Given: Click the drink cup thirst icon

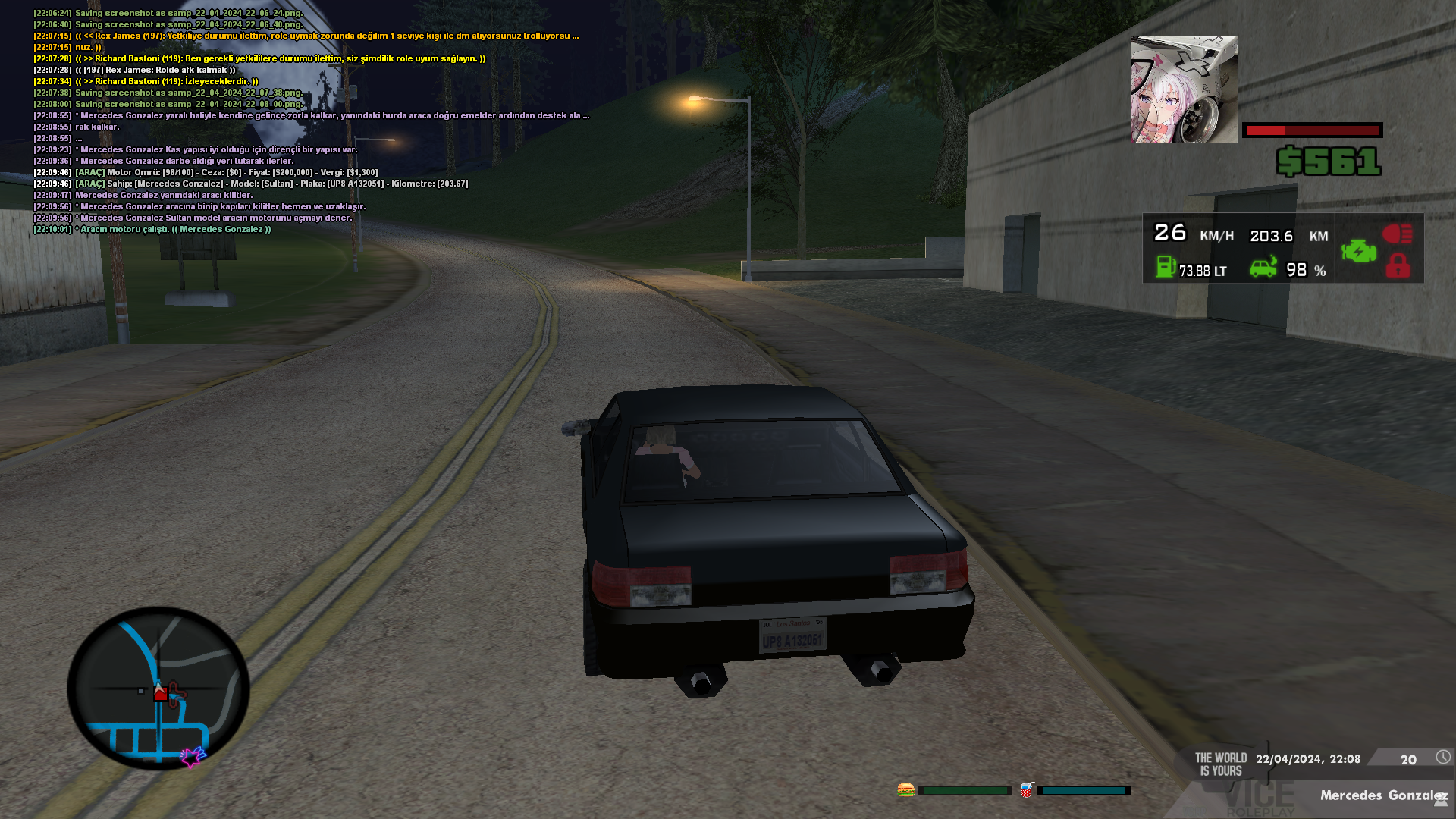Looking at the screenshot, I should click(x=1026, y=790).
